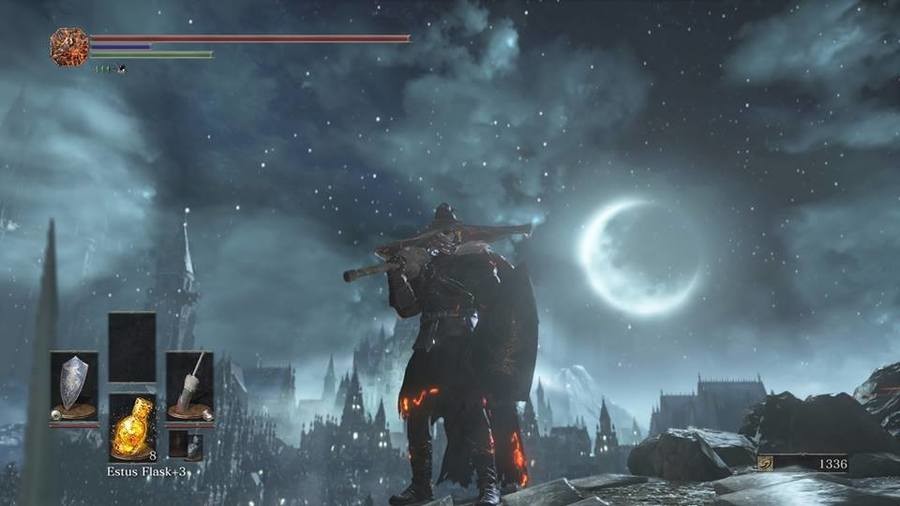The height and width of the screenshot is (506, 900).
Task: Select the small secondary weapon slot
Action: point(185,445)
